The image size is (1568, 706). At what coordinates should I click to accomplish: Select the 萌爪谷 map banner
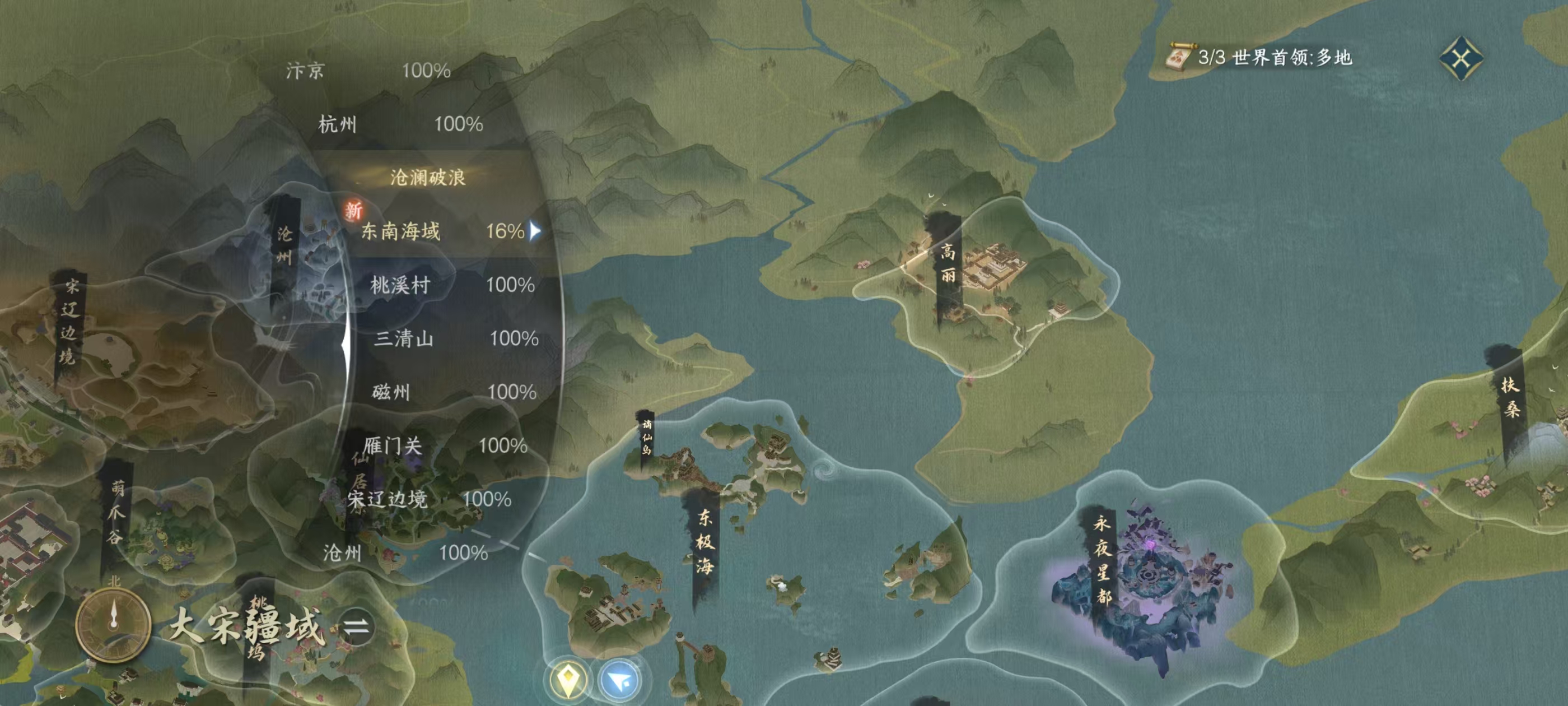click(x=116, y=512)
